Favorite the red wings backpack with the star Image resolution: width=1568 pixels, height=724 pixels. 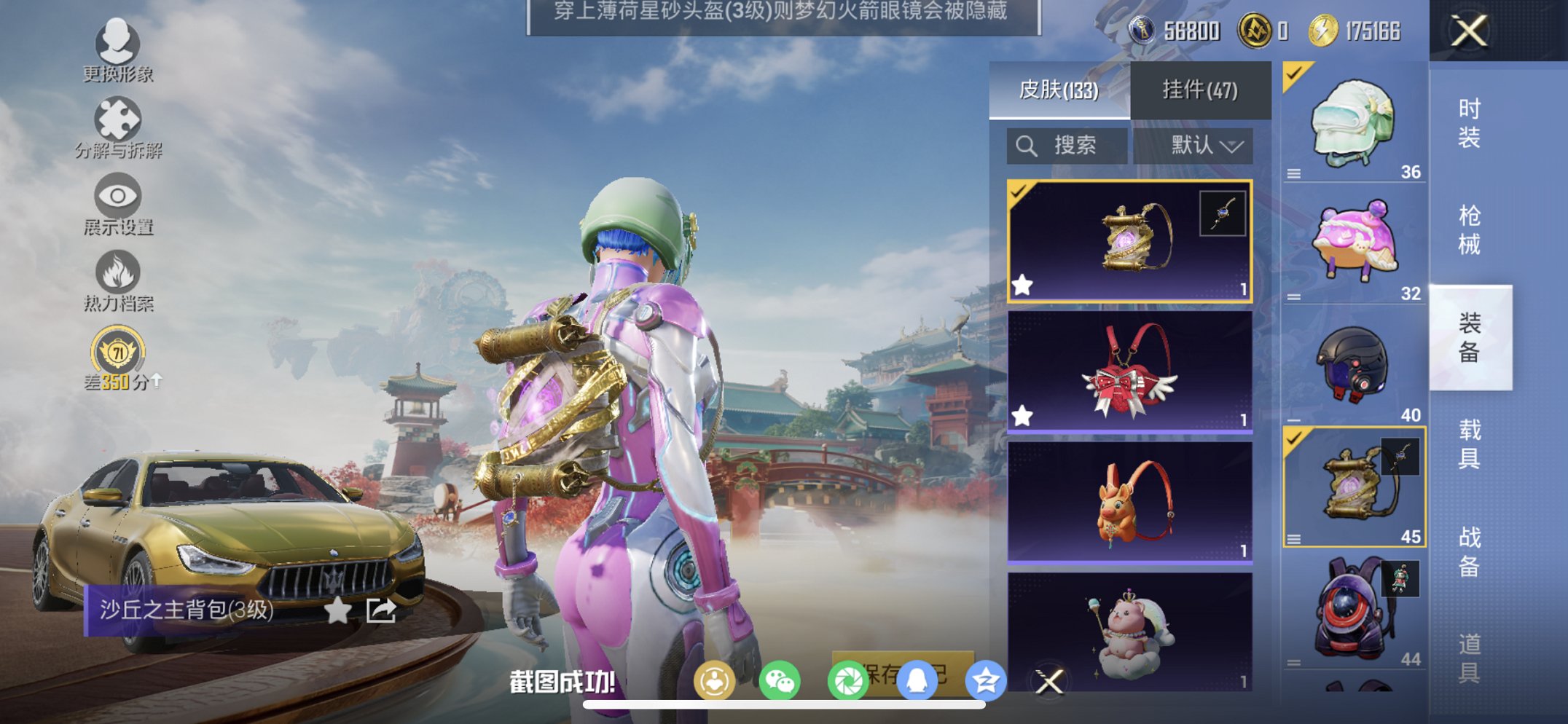[1022, 416]
